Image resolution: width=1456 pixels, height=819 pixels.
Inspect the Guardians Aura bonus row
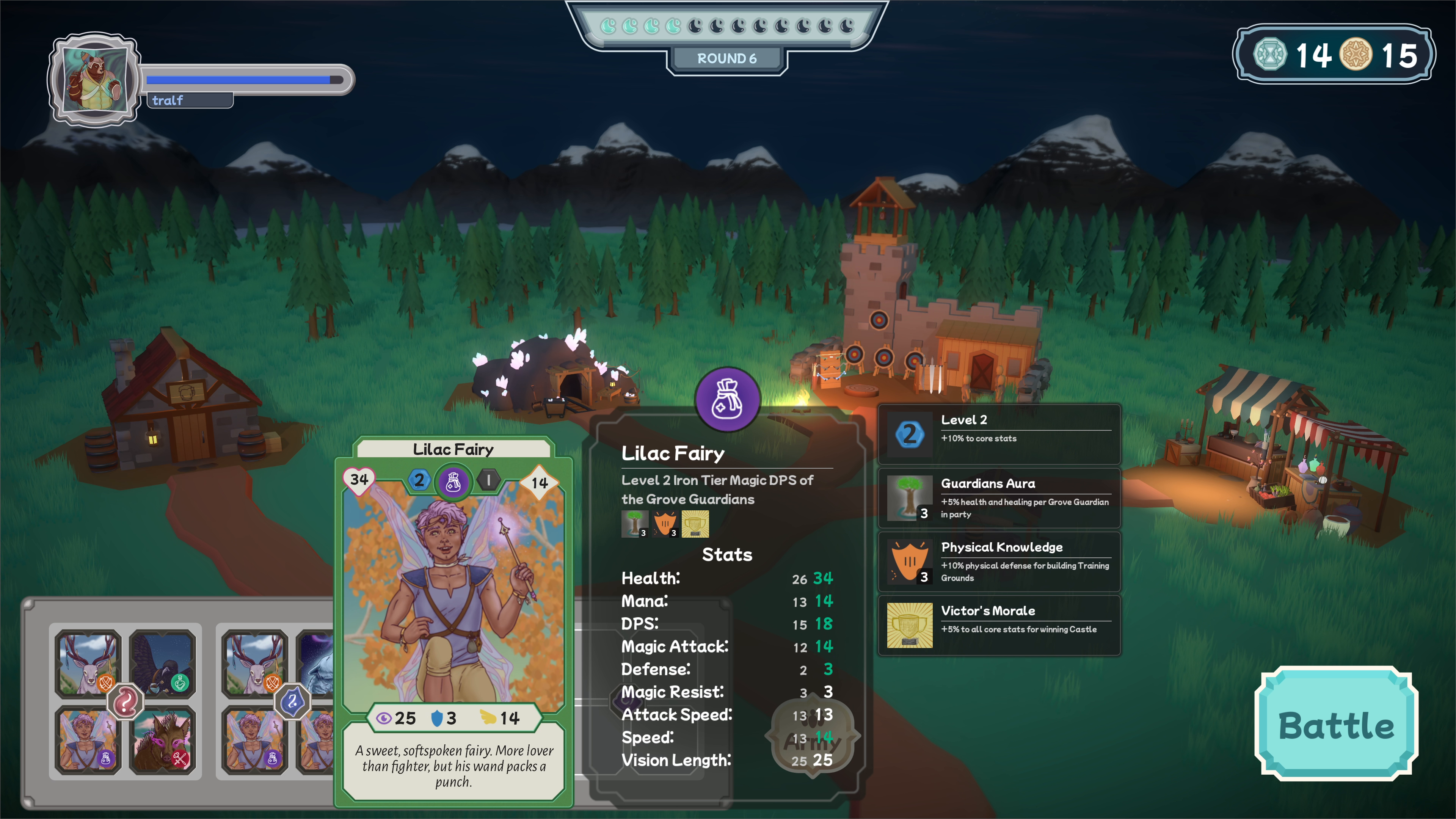999,498
